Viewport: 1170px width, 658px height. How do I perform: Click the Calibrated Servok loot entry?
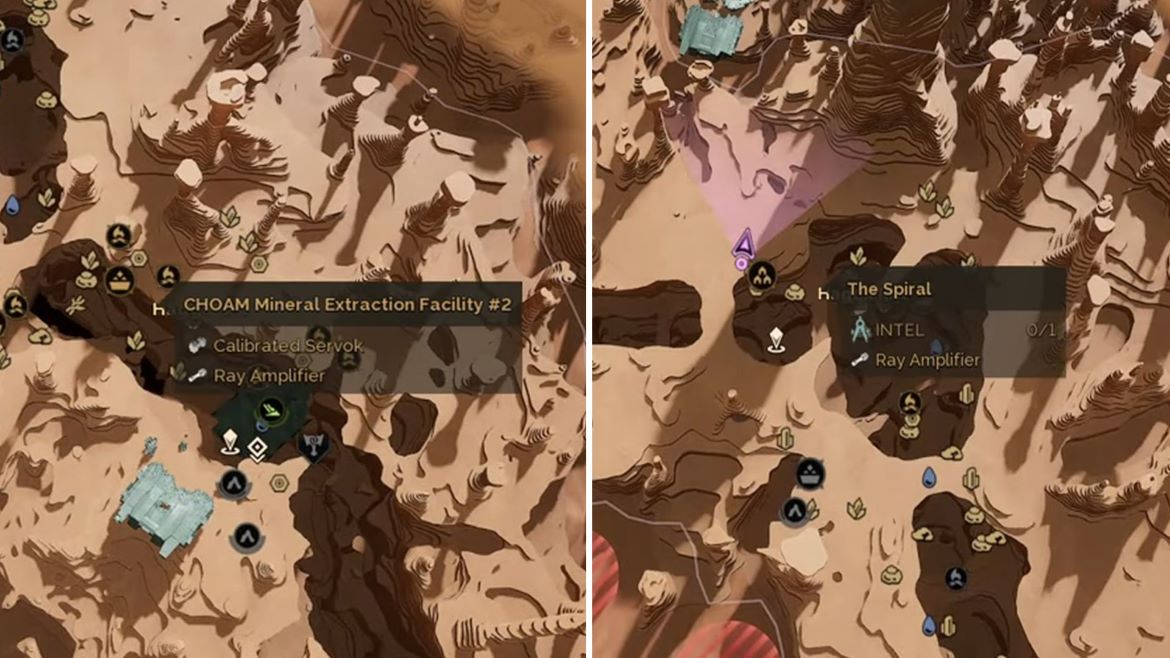[287, 345]
